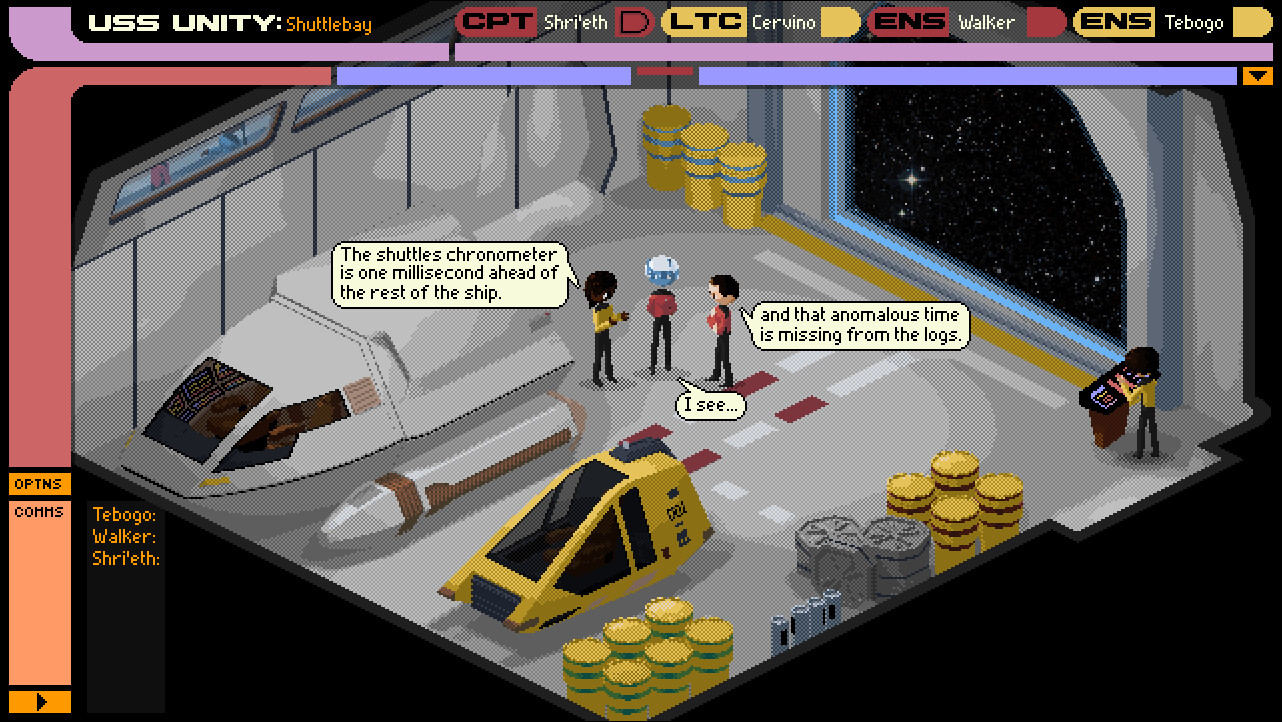The height and width of the screenshot is (722, 1282).
Task: Select Captain Shri'eth crew badge
Action: [555, 22]
